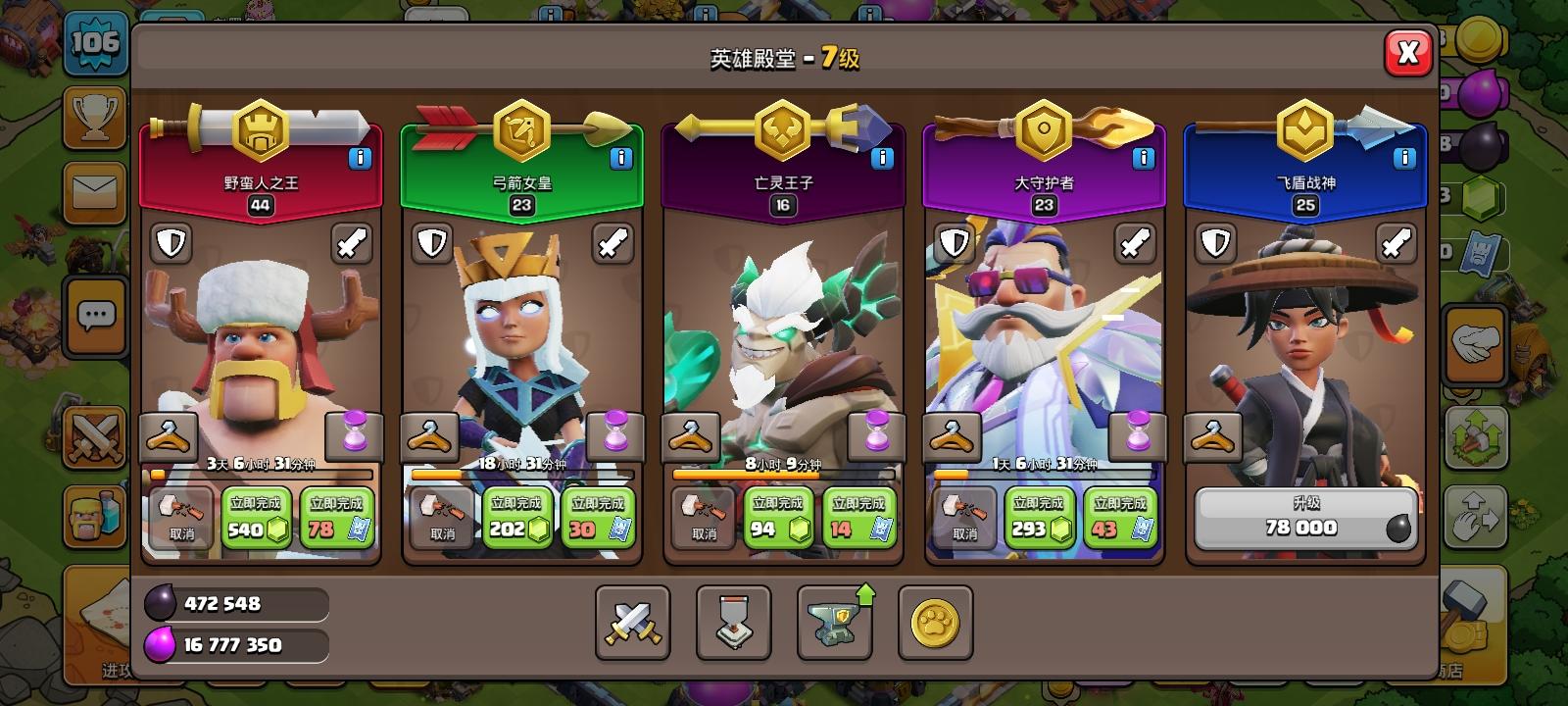This screenshot has width=1568, height=706.
Task: Cancel the 野蛮人之王 upgrade with 取消
Action: (x=179, y=517)
